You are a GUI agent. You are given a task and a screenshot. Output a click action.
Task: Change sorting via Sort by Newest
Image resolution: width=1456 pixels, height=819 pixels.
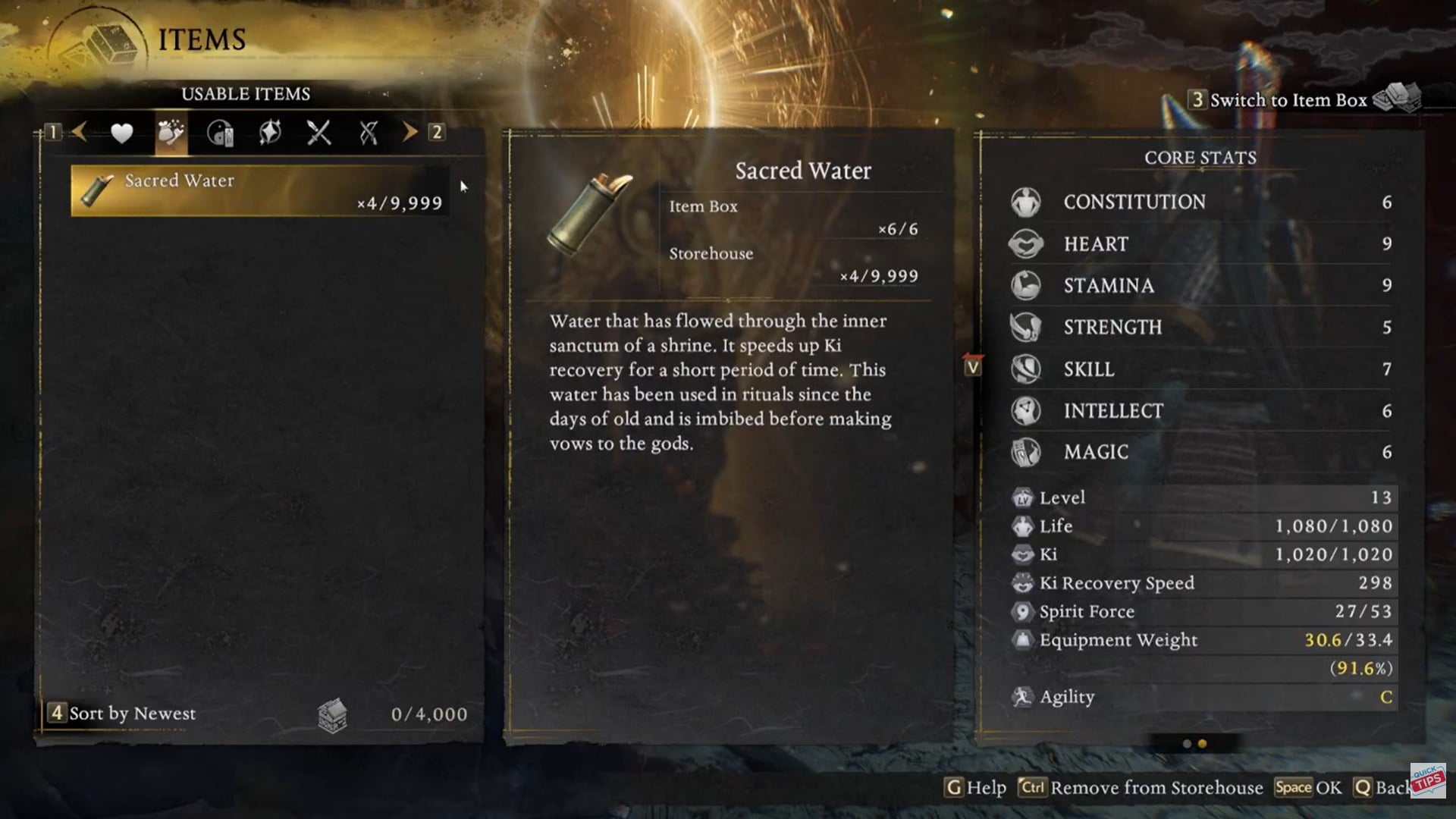click(123, 714)
